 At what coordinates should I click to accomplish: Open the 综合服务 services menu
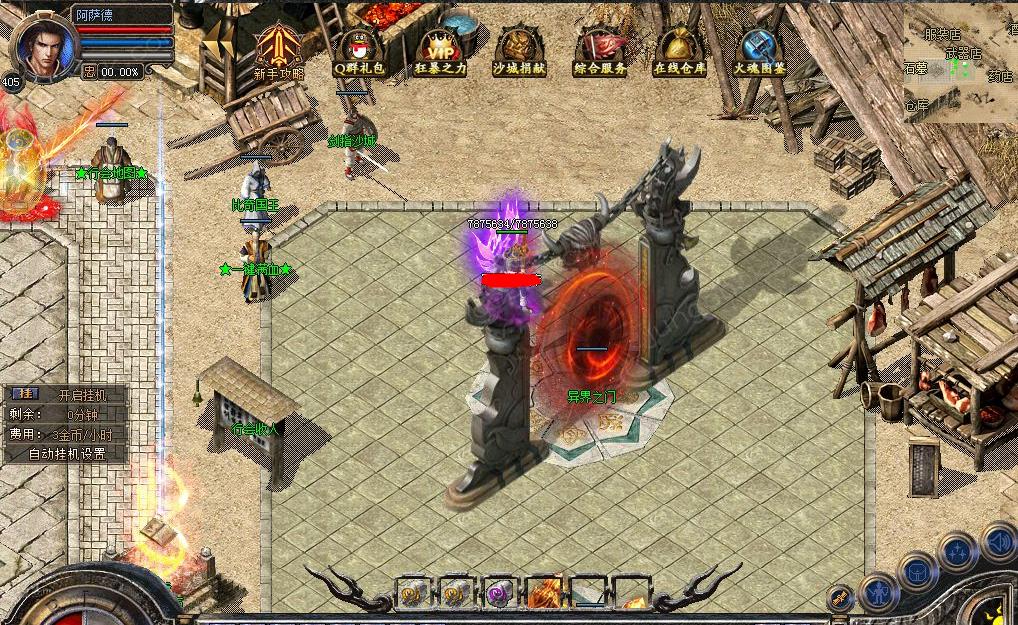(600, 48)
